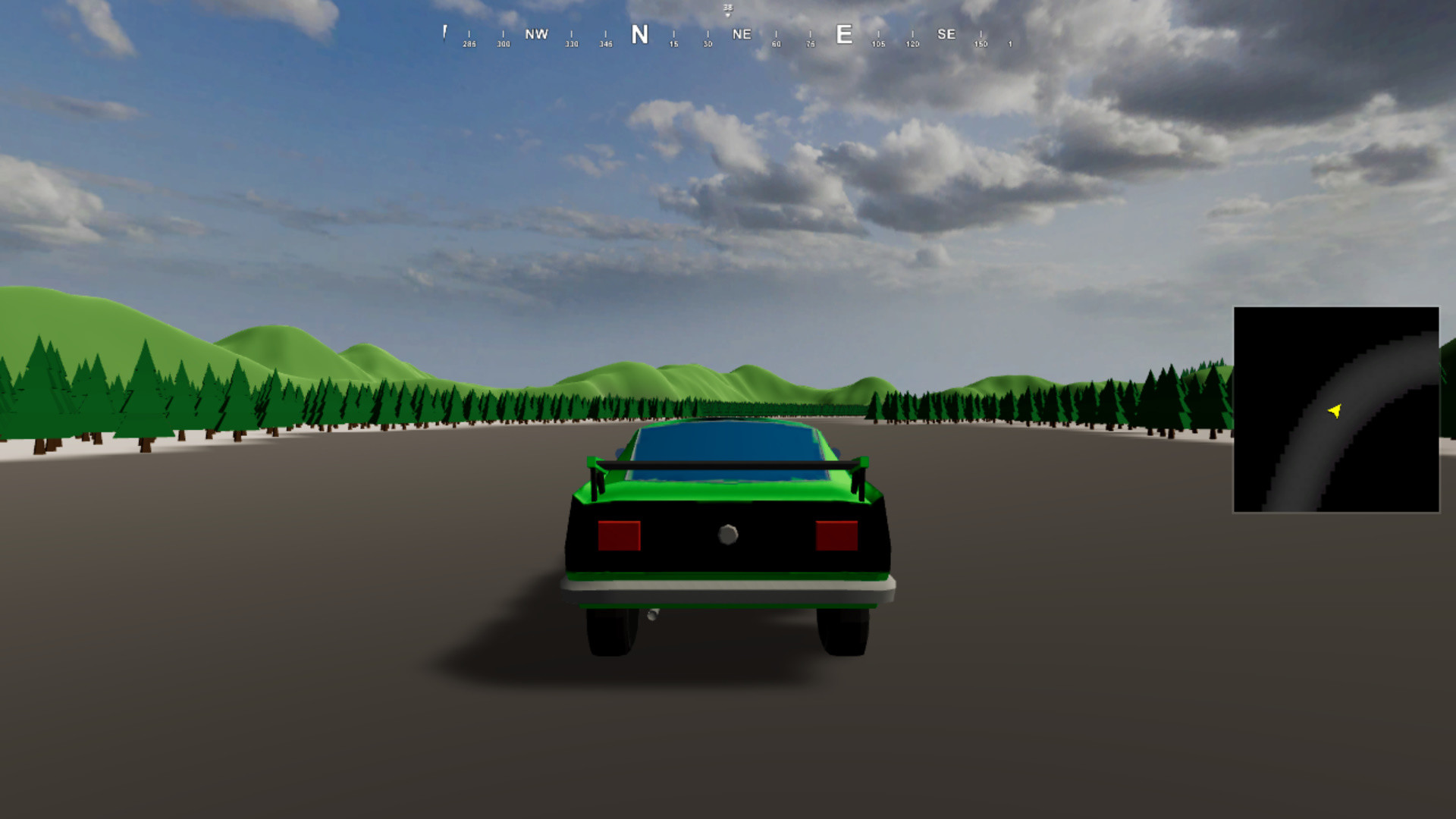Click the 285 heading mark on the compass
The image size is (1456, 819).
468,44
